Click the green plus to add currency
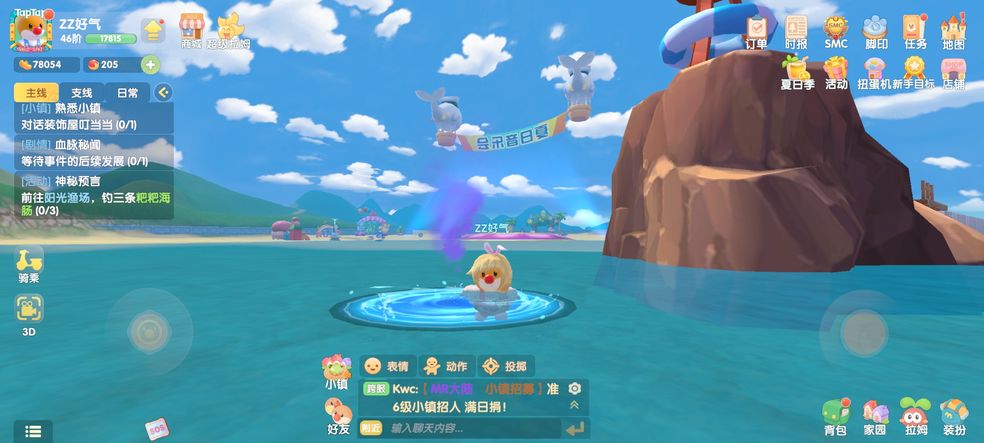This screenshot has height=443, width=984. tap(151, 65)
